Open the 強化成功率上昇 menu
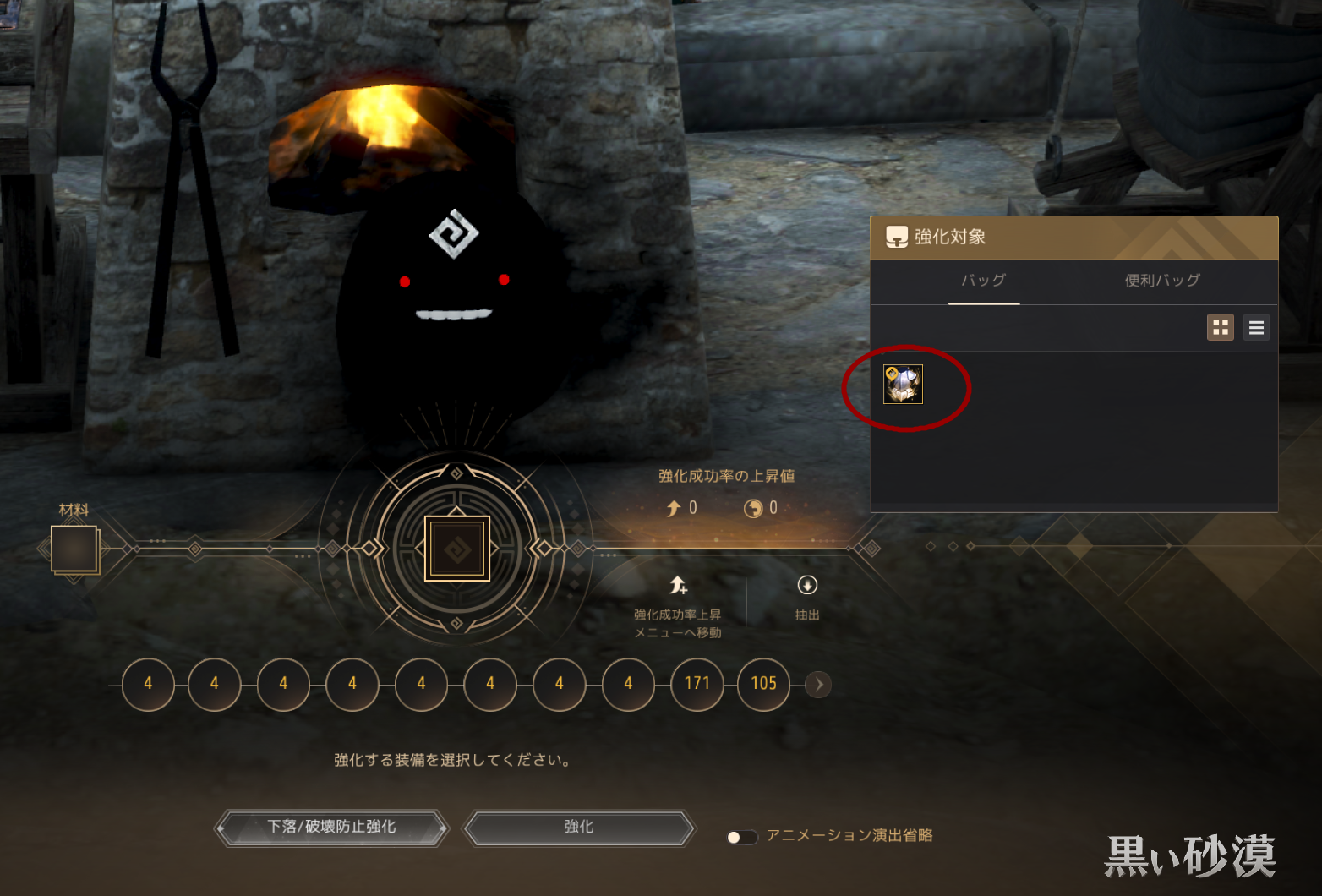This screenshot has height=896, width=1322. pos(678,586)
